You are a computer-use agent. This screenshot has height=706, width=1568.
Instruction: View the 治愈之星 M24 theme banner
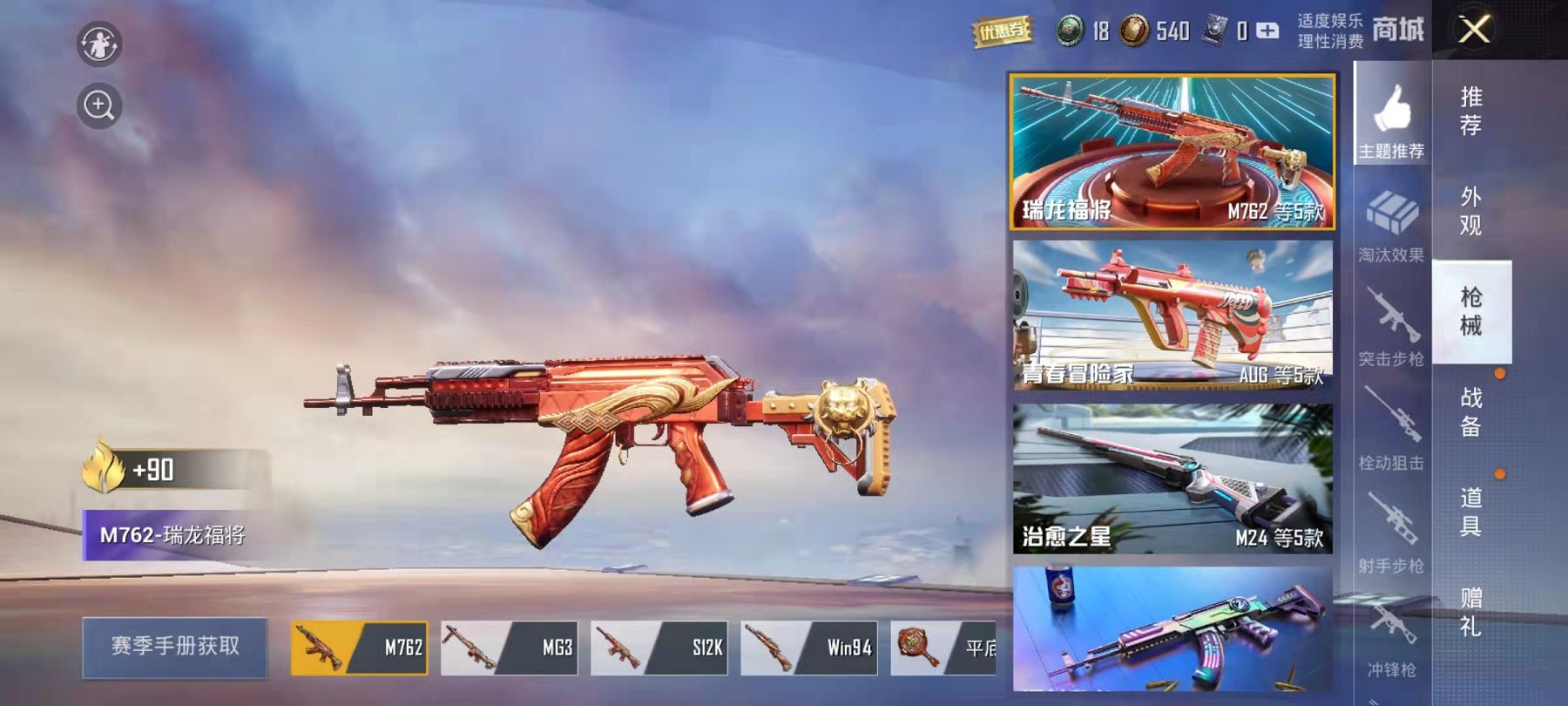pos(1173,479)
